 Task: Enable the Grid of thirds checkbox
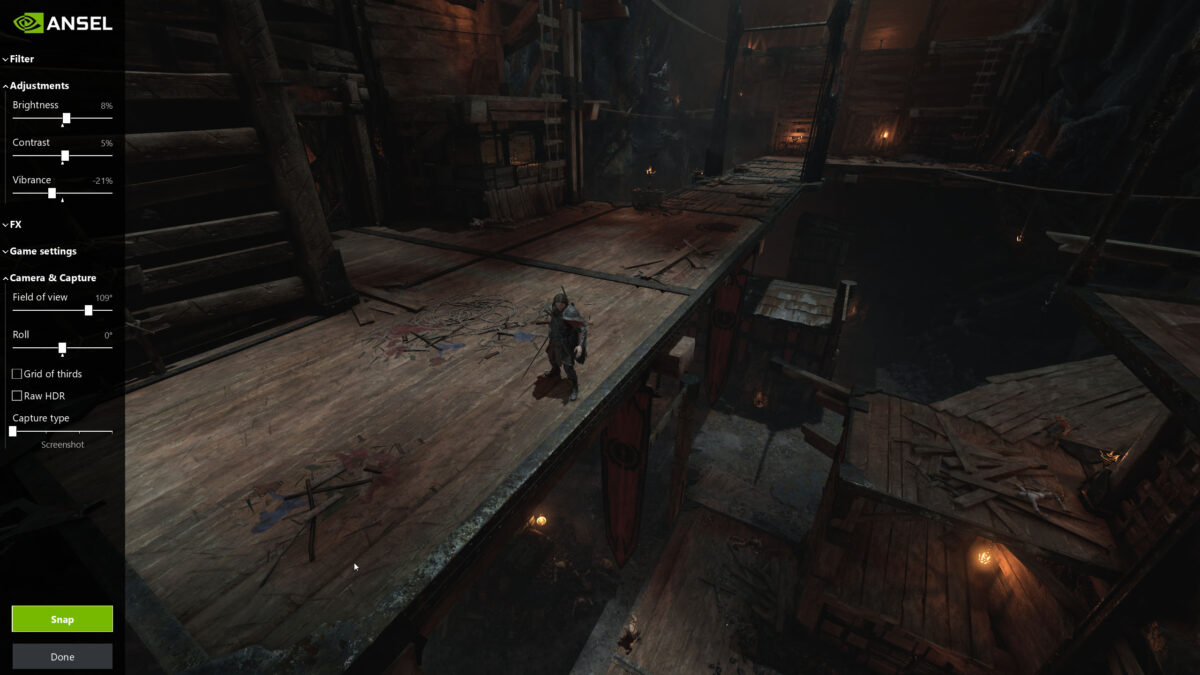pyautogui.click(x=17, y=374)
